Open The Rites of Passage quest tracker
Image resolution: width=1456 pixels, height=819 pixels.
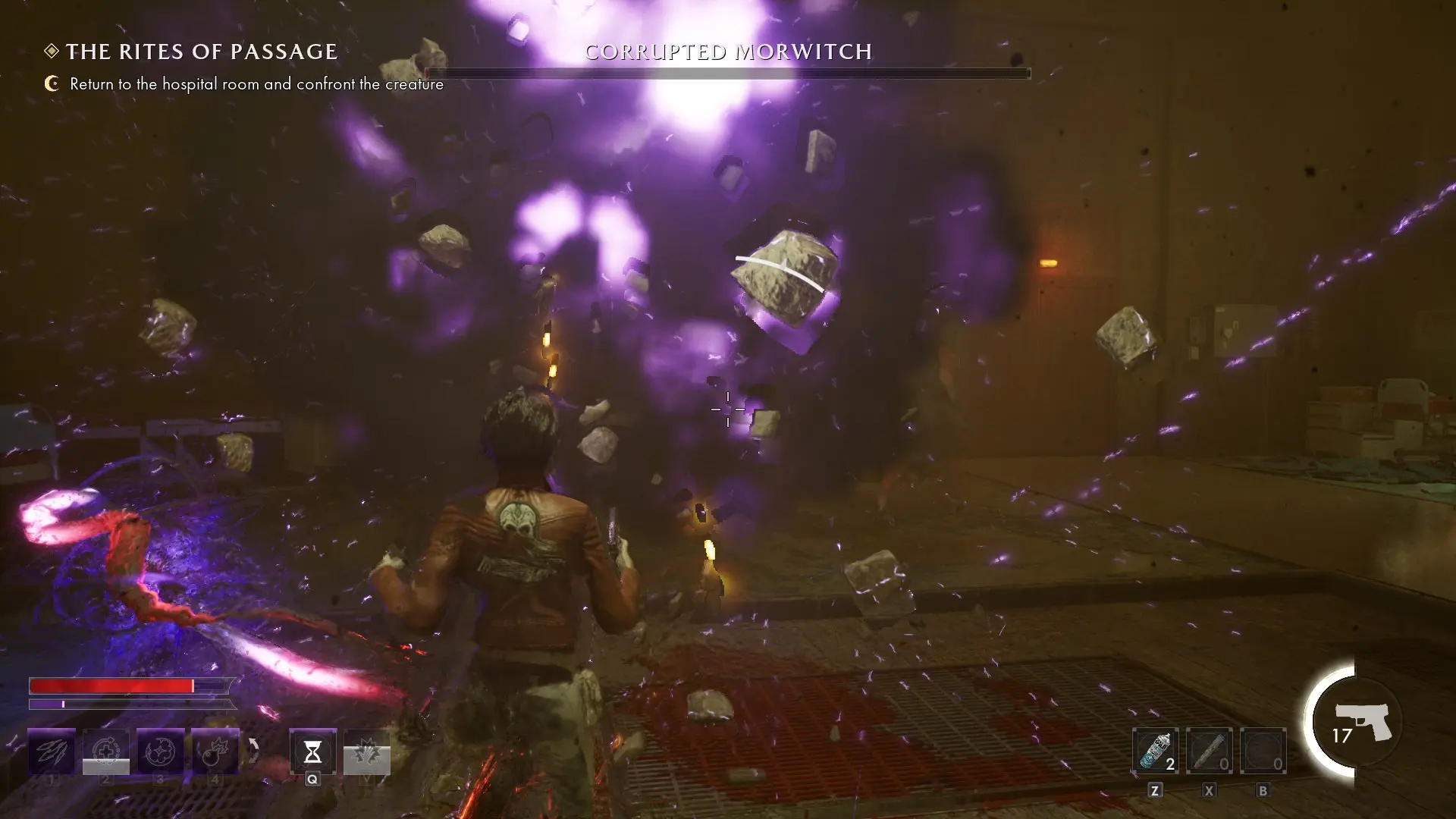click(x=201, y=52)
